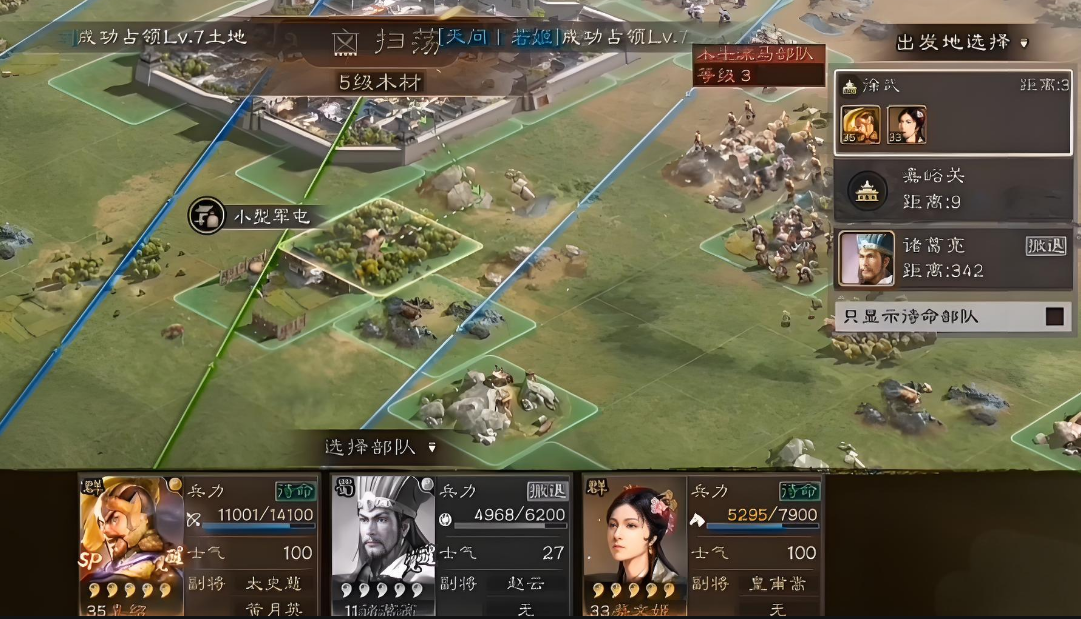Image resolution: width=1081 pixels, height=619 pixels.
Task: Click the 木牛流马部队 level 3 label
Action: tap(759, 63)
